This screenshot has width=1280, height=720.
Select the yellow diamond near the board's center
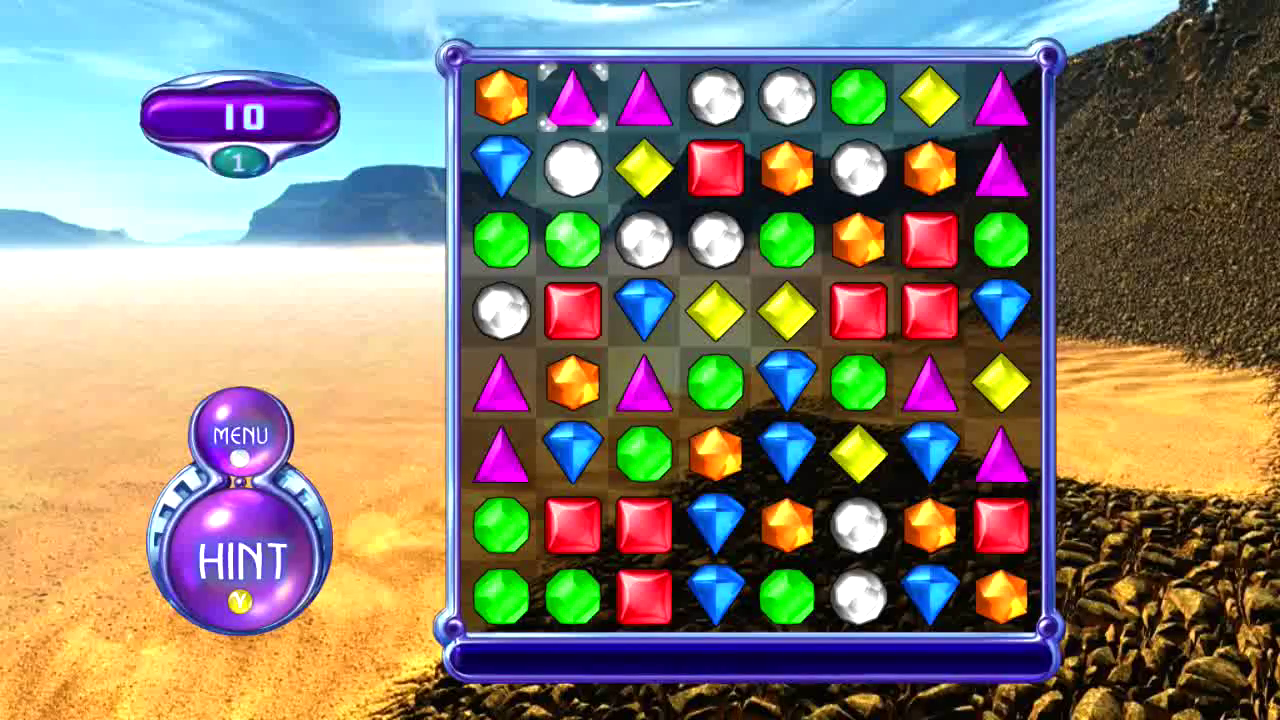click(716, 310)
